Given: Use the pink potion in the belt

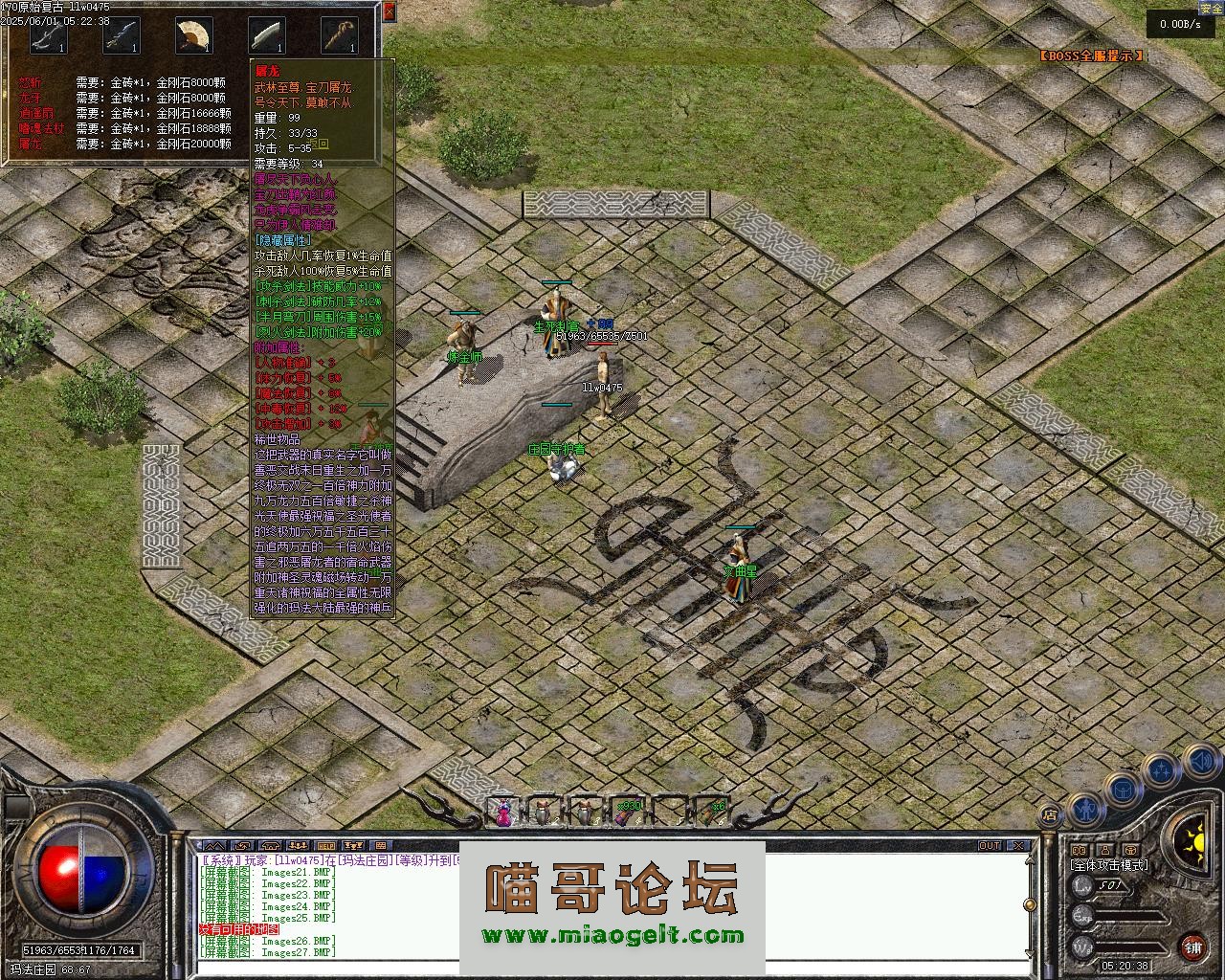Looking at the screenshot, I should click(x=503, y=812).
